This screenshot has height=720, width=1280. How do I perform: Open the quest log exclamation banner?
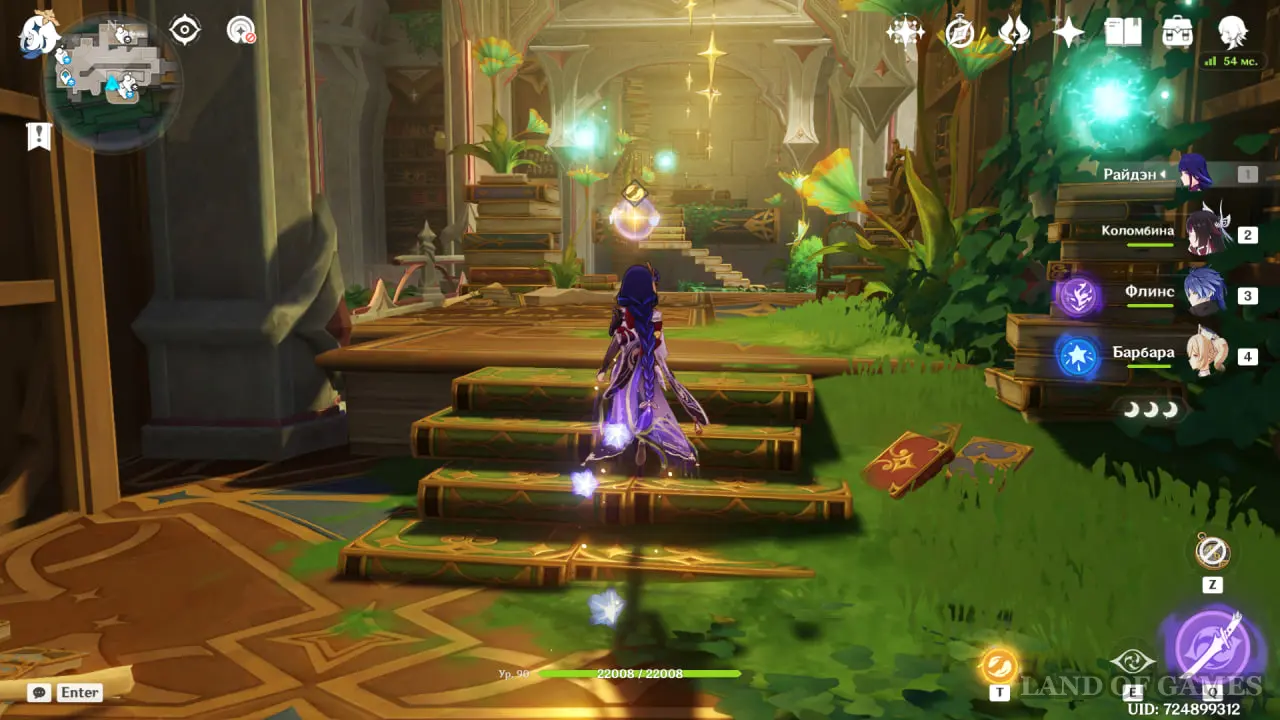point(39,136)
